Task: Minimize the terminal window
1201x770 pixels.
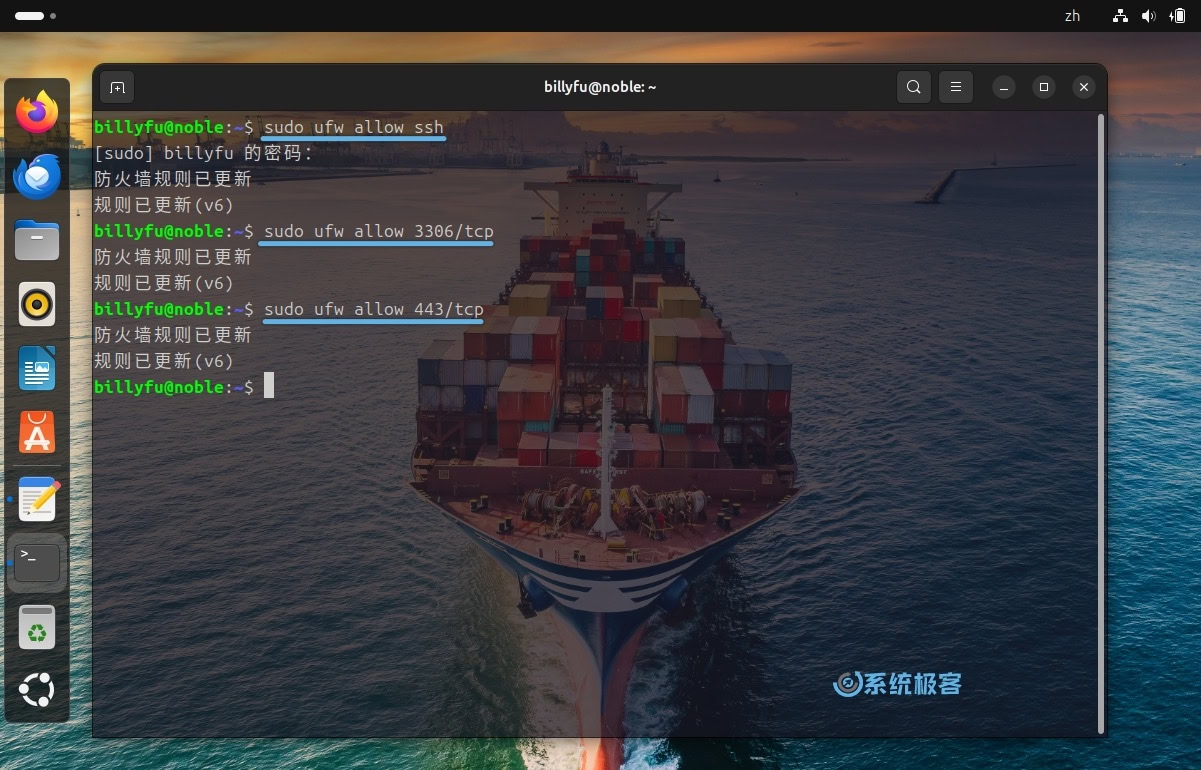Action: click(1004, 87)
